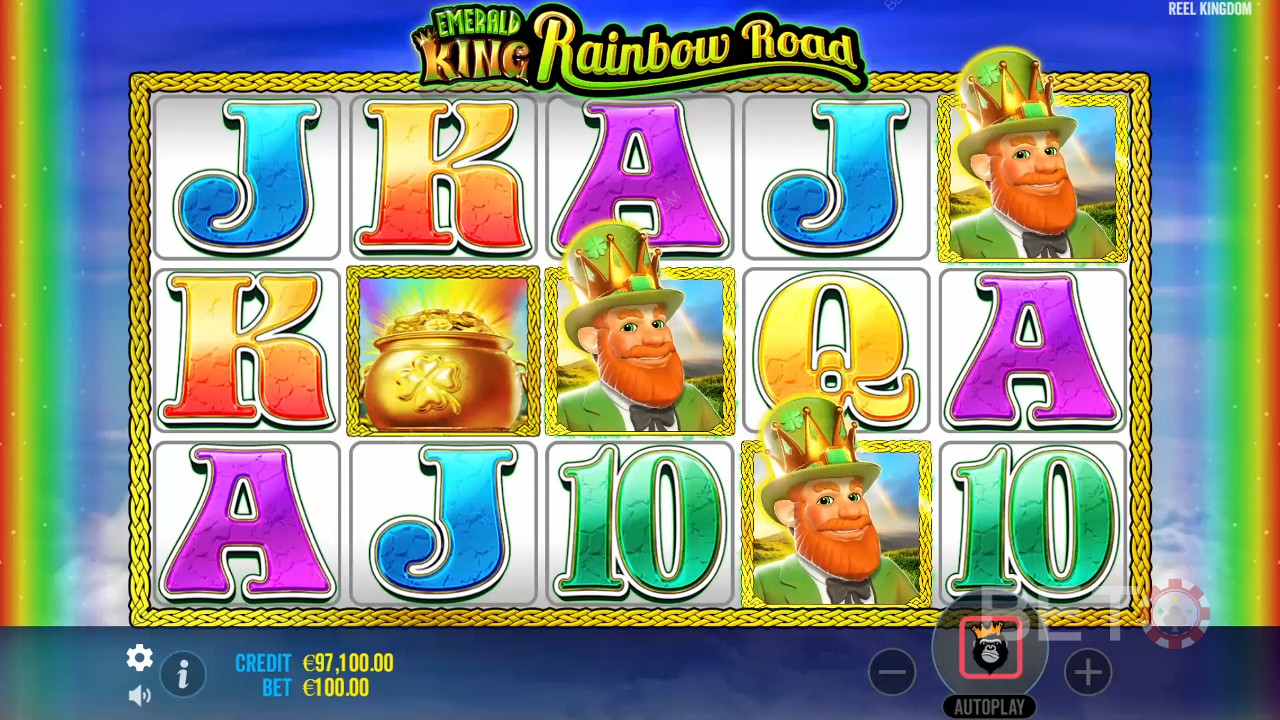The height and width of the screenshot is (720, 1280).
Task: Open the game information panel
Action: pos(183,675)
